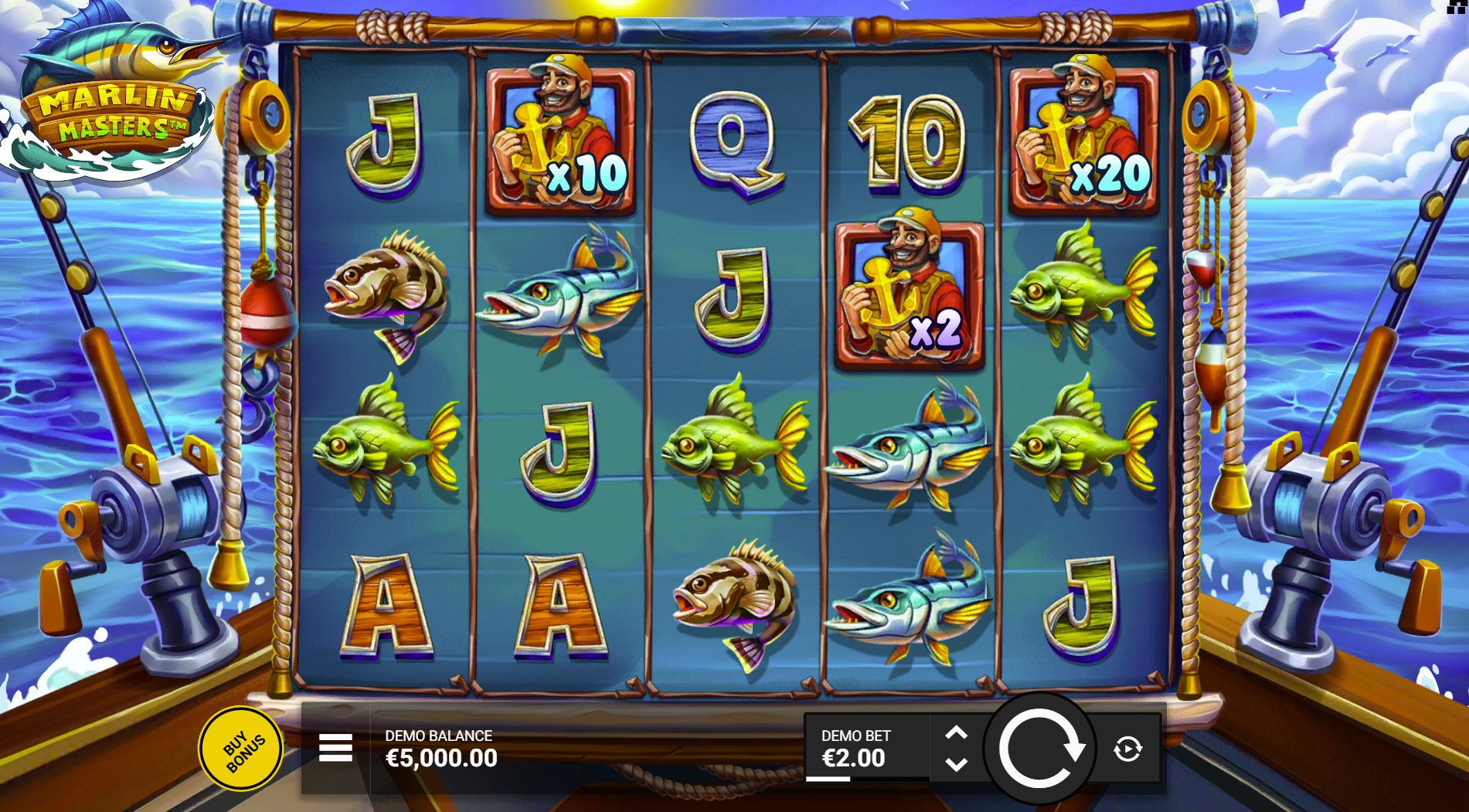Open the Buy Bonus feature
The height and width of the screenshot is (812, 1469).
coord(242,749)
